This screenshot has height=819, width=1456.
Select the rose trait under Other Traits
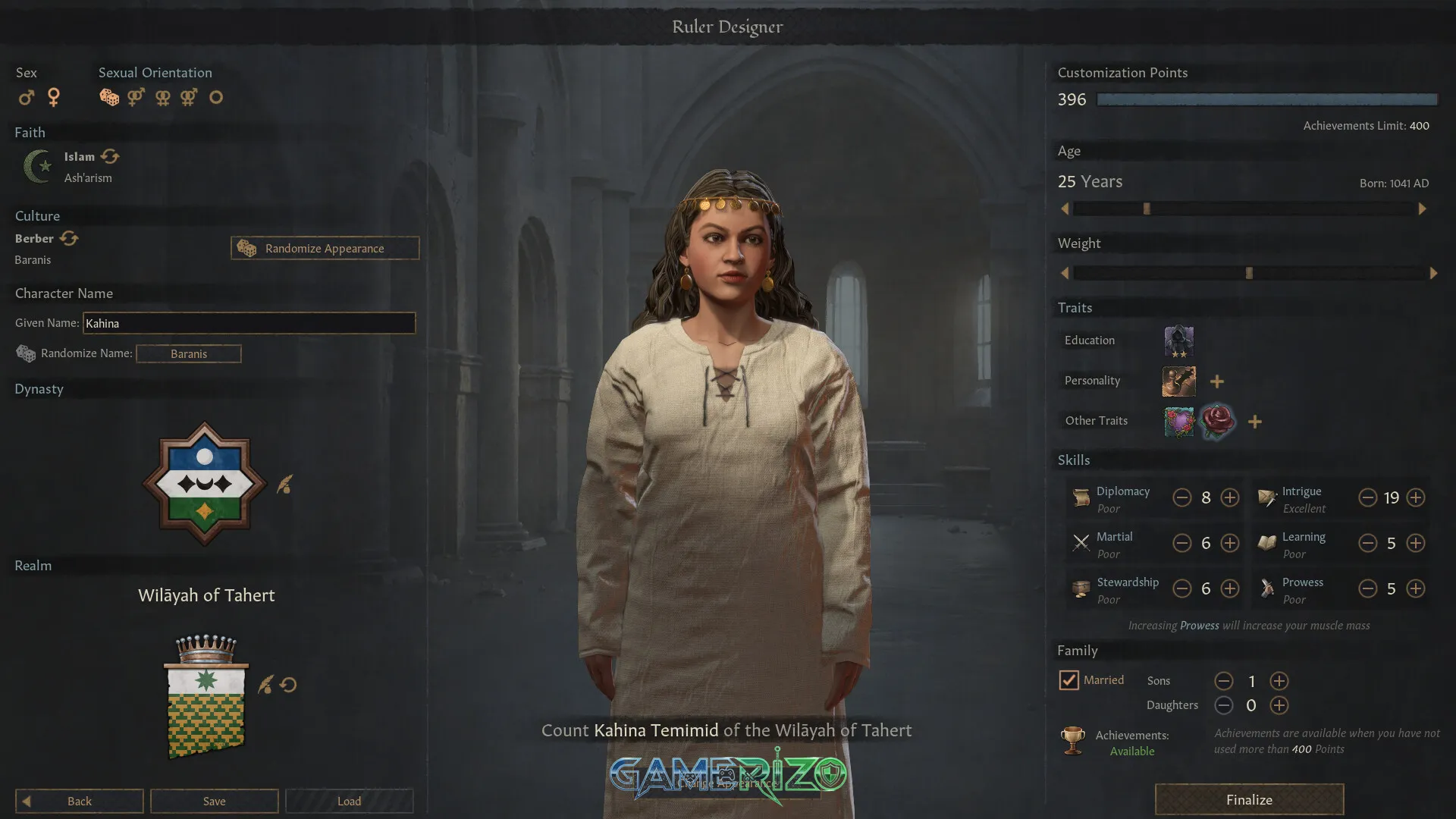[x=1217, y=422]
